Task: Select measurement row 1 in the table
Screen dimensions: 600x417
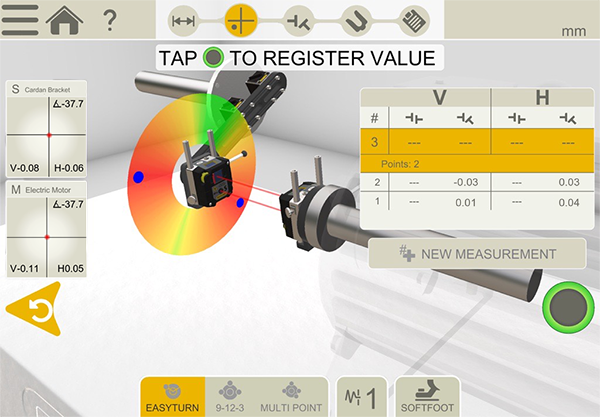Action: point(460,203)
